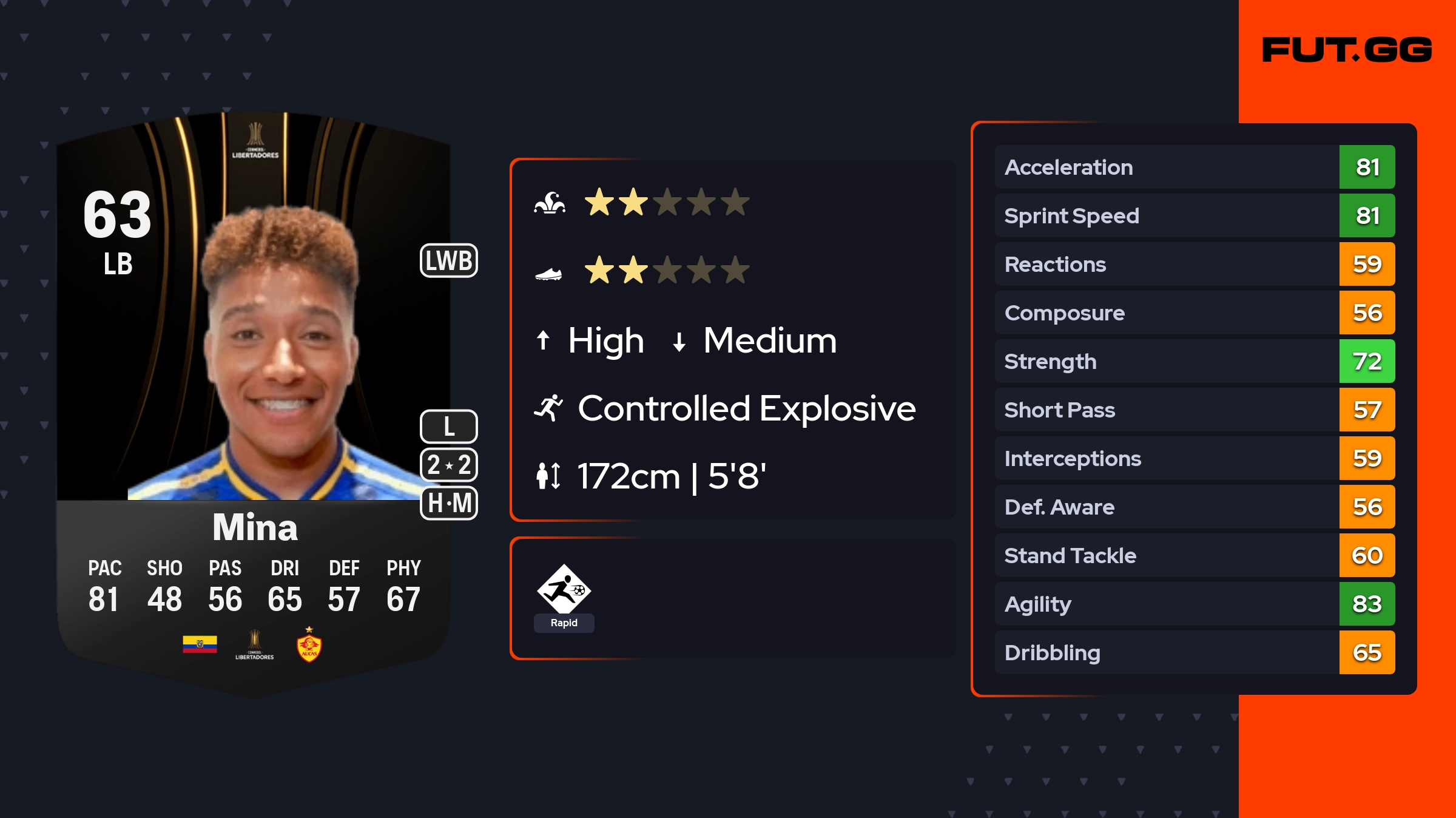Viewport: 1456px width, 818px height.
Task: Select the Controlled Explosive acceleration type
Action: tap(745, 408)
